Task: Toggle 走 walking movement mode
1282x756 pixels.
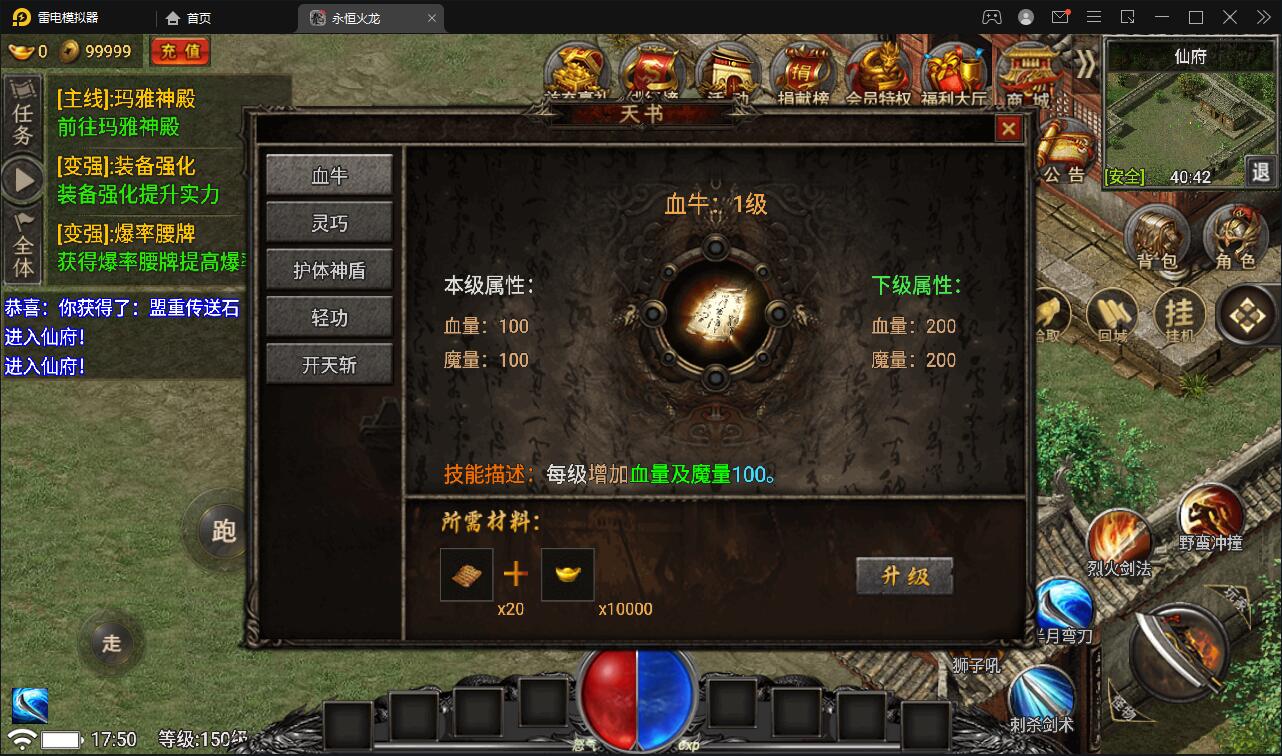Action: point(111,644)
